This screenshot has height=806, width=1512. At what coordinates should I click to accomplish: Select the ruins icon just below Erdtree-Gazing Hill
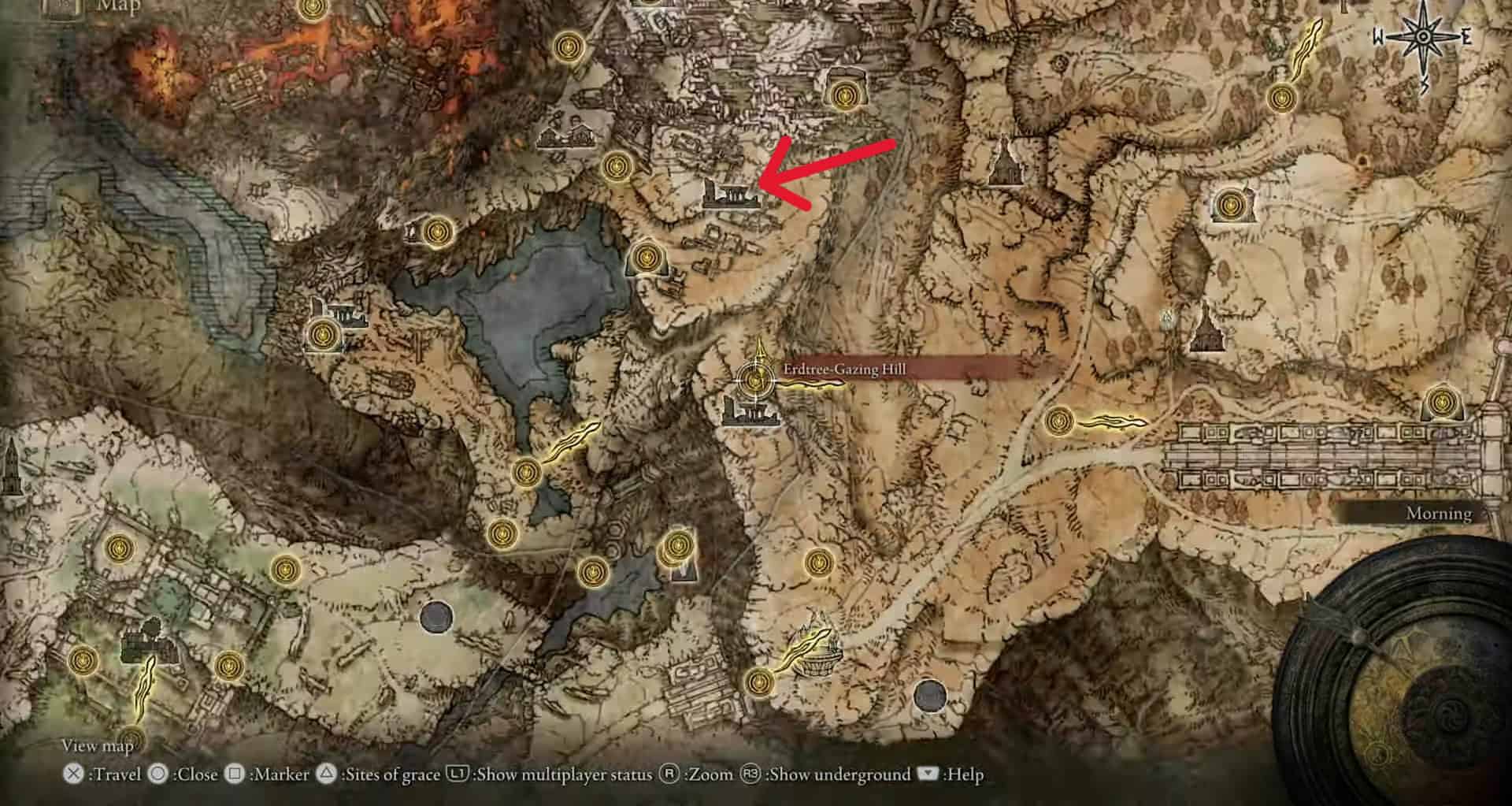coord(750,412)
